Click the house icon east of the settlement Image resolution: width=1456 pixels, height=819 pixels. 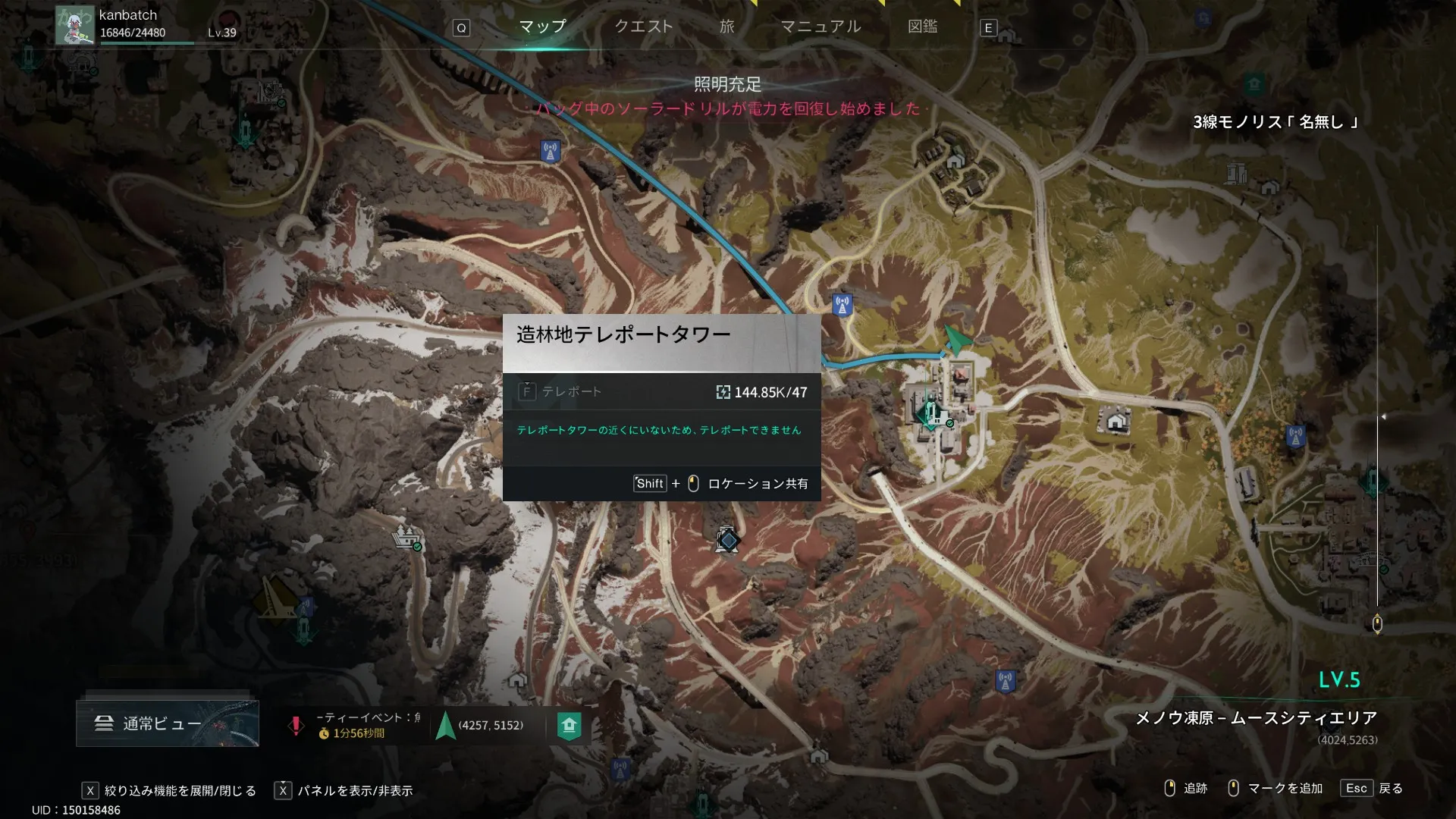coord(1116,420)
